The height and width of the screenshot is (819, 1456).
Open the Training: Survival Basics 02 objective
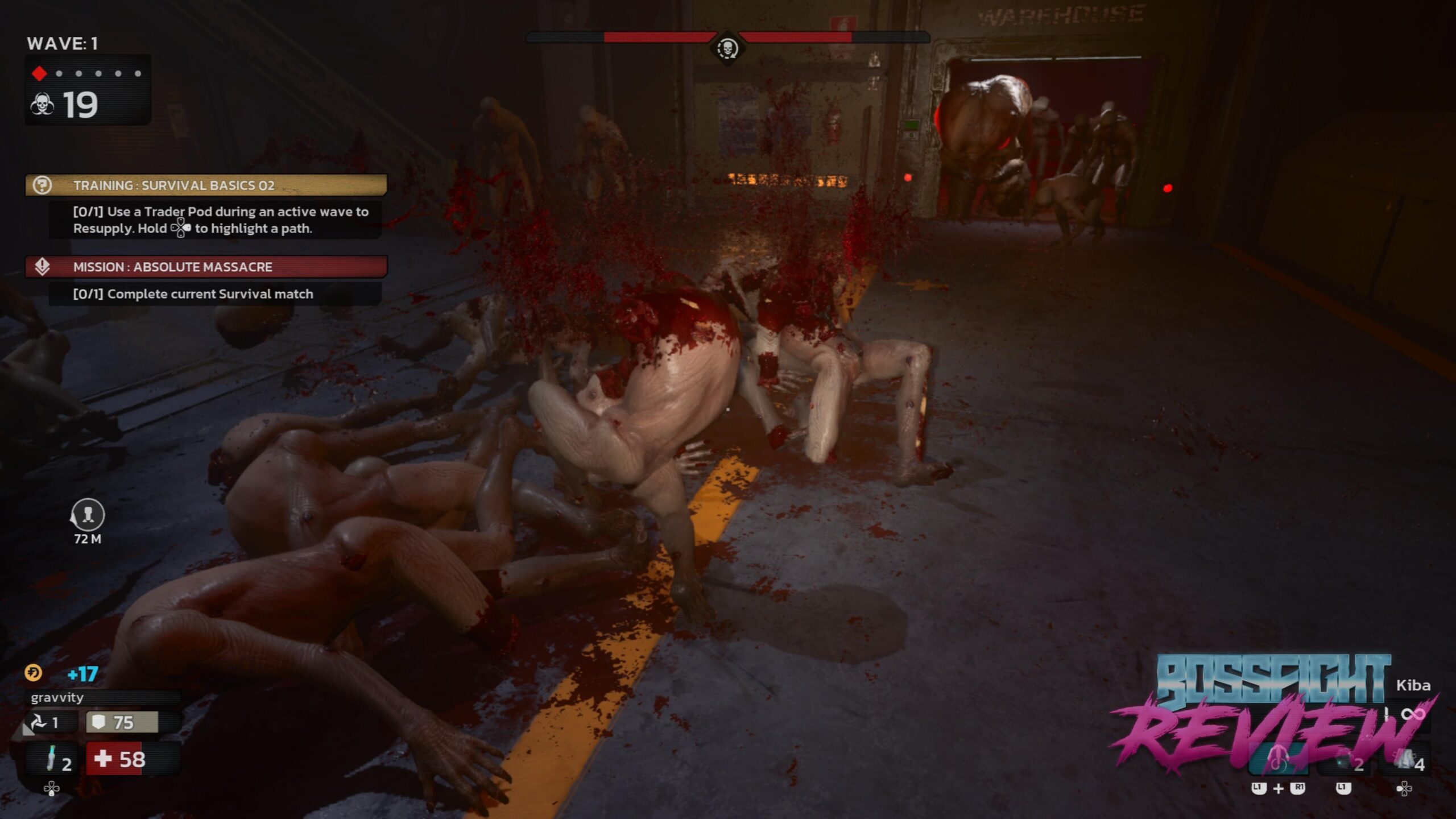click(206, 185)
